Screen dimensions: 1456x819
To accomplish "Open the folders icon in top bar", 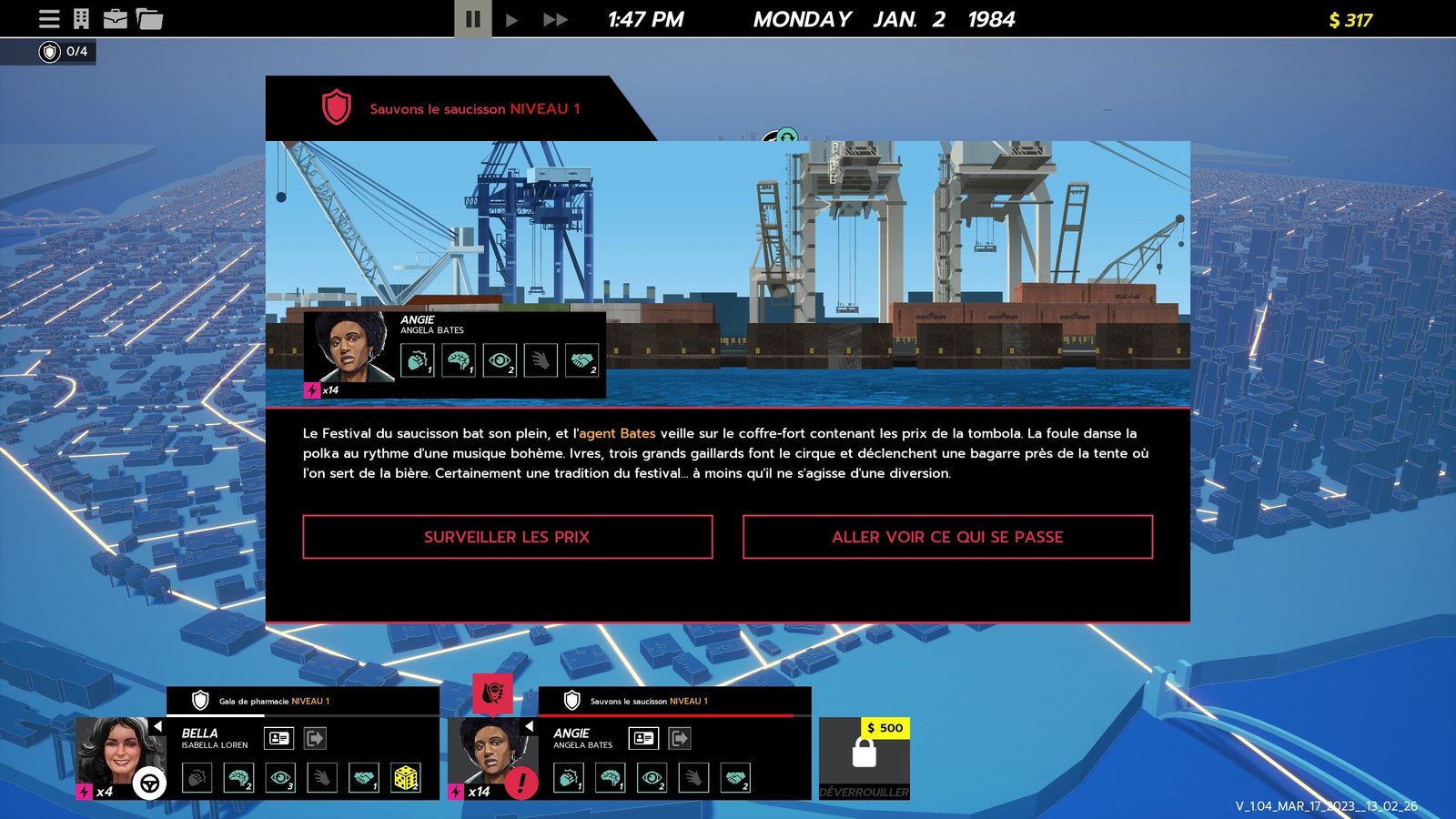I will [x=149, y=18].
